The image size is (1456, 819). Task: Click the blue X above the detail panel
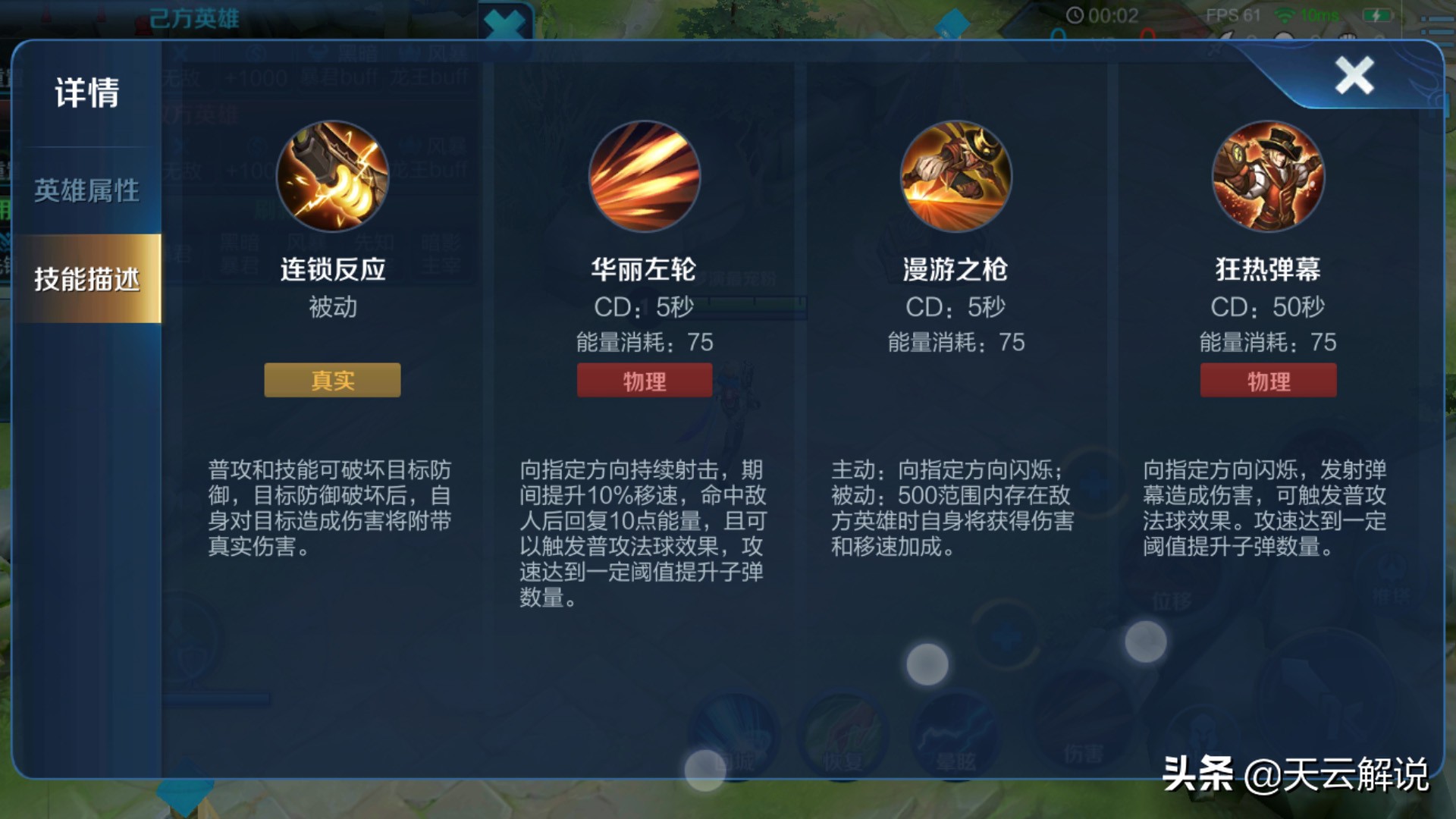504,23
